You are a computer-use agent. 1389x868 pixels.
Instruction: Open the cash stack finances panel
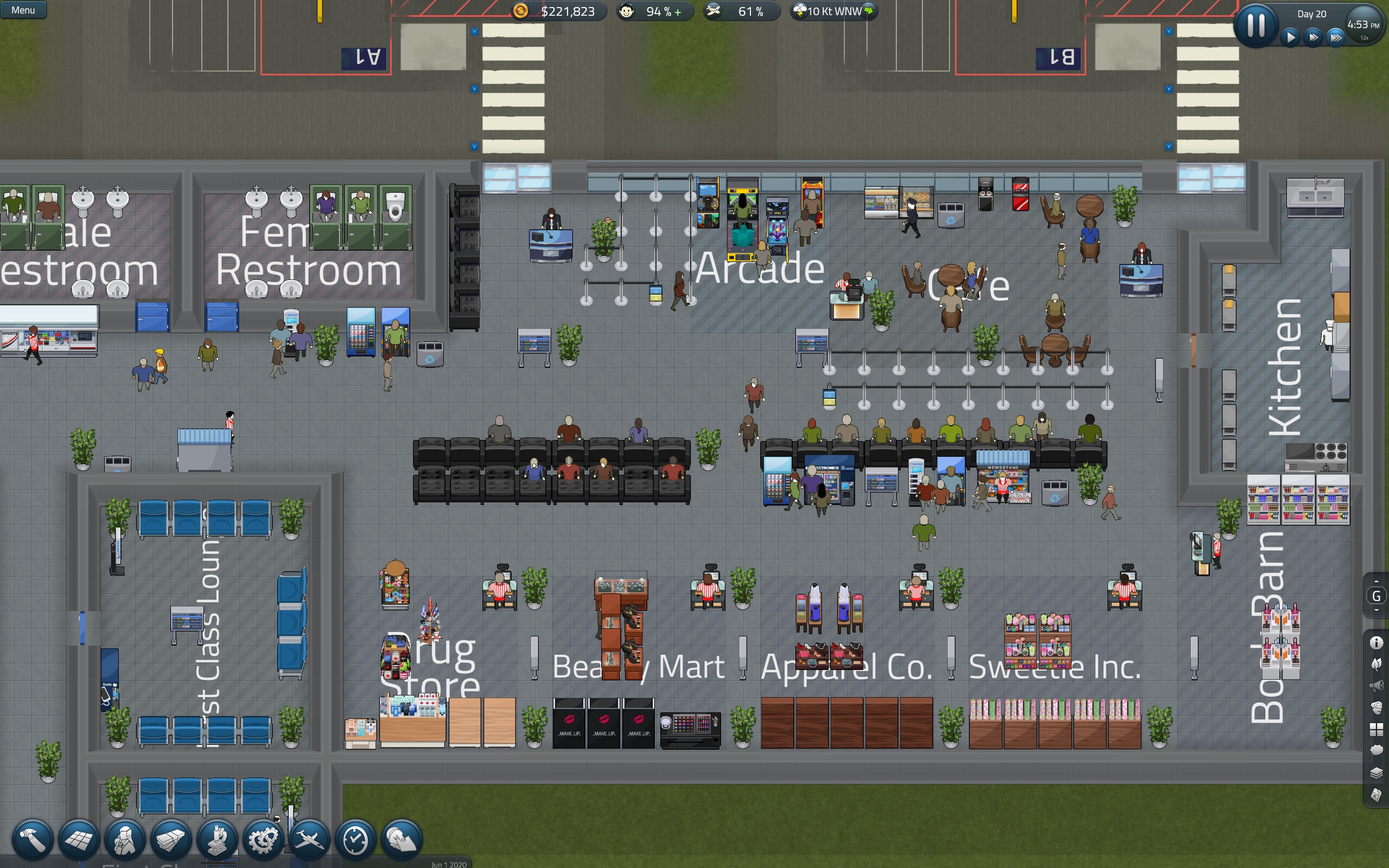click(170, 840)
